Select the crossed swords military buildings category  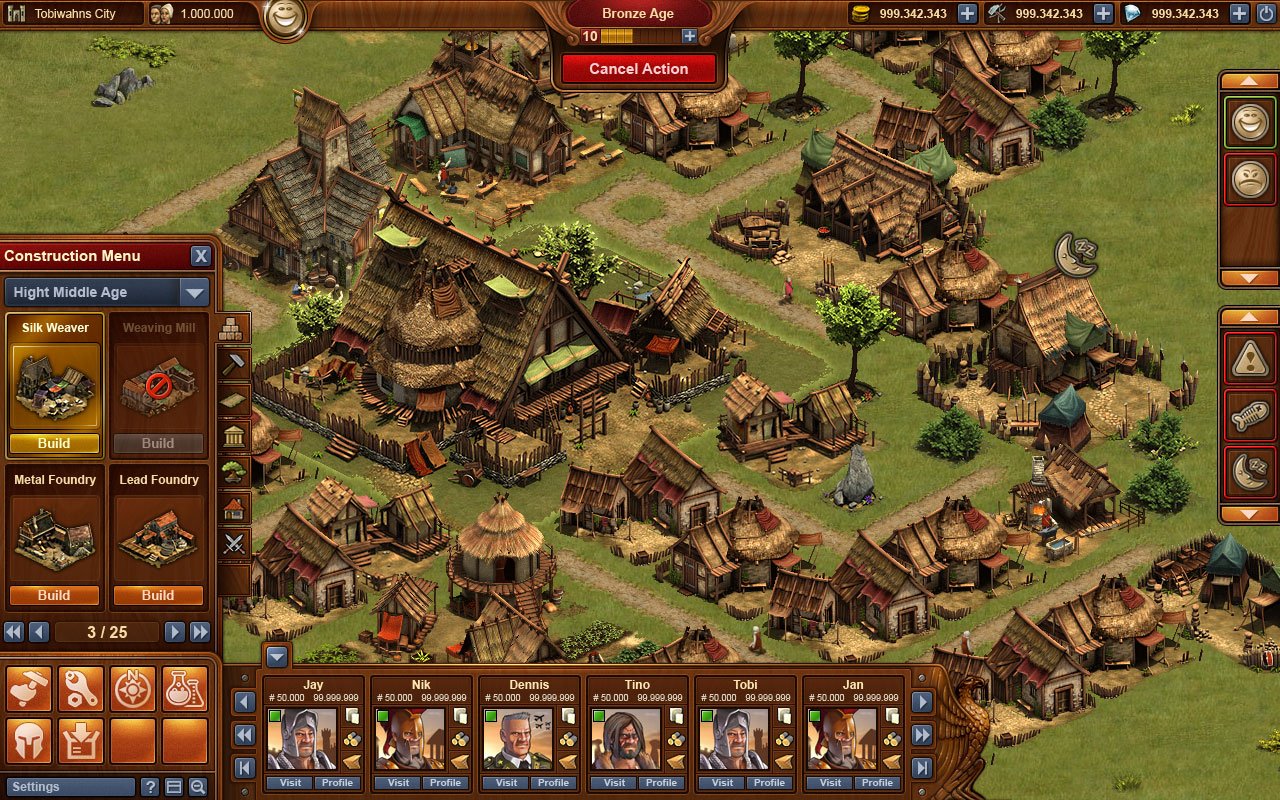tap(237, 540)
